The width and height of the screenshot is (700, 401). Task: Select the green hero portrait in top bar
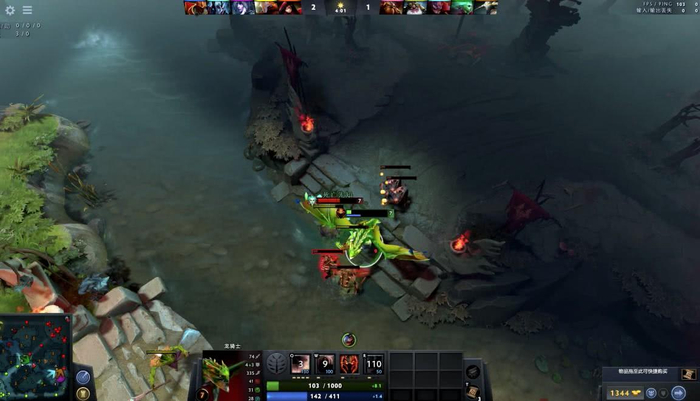click(x=462, y=7)
